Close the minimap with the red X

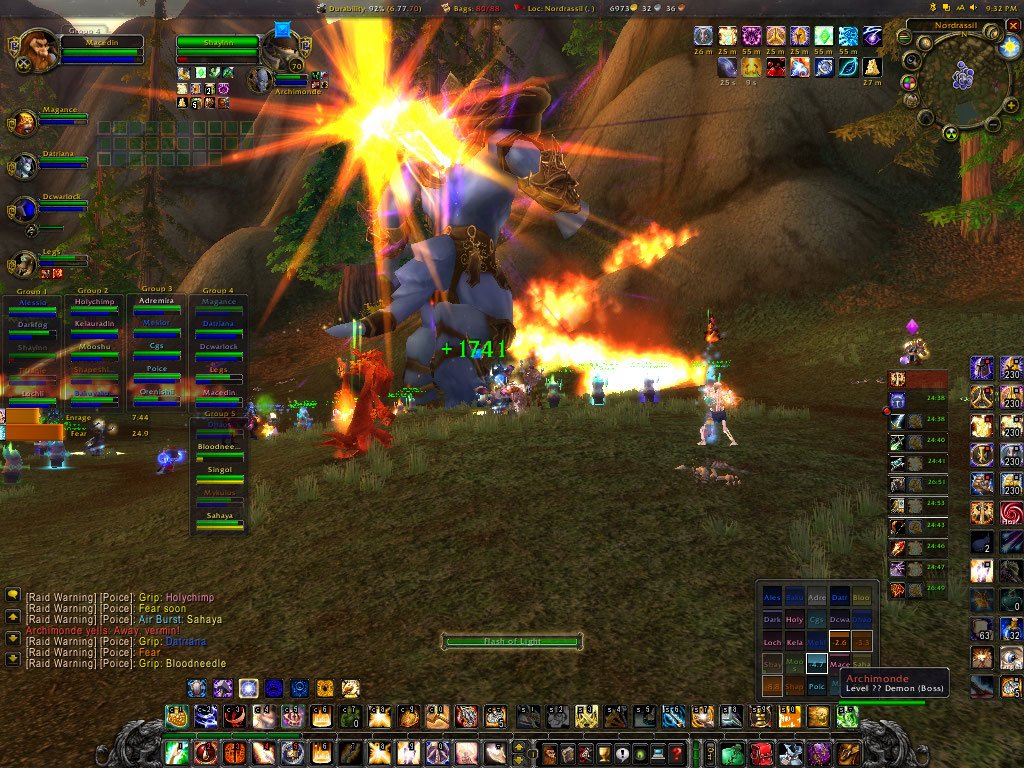pyautogui.click(x=1013, y=25)
